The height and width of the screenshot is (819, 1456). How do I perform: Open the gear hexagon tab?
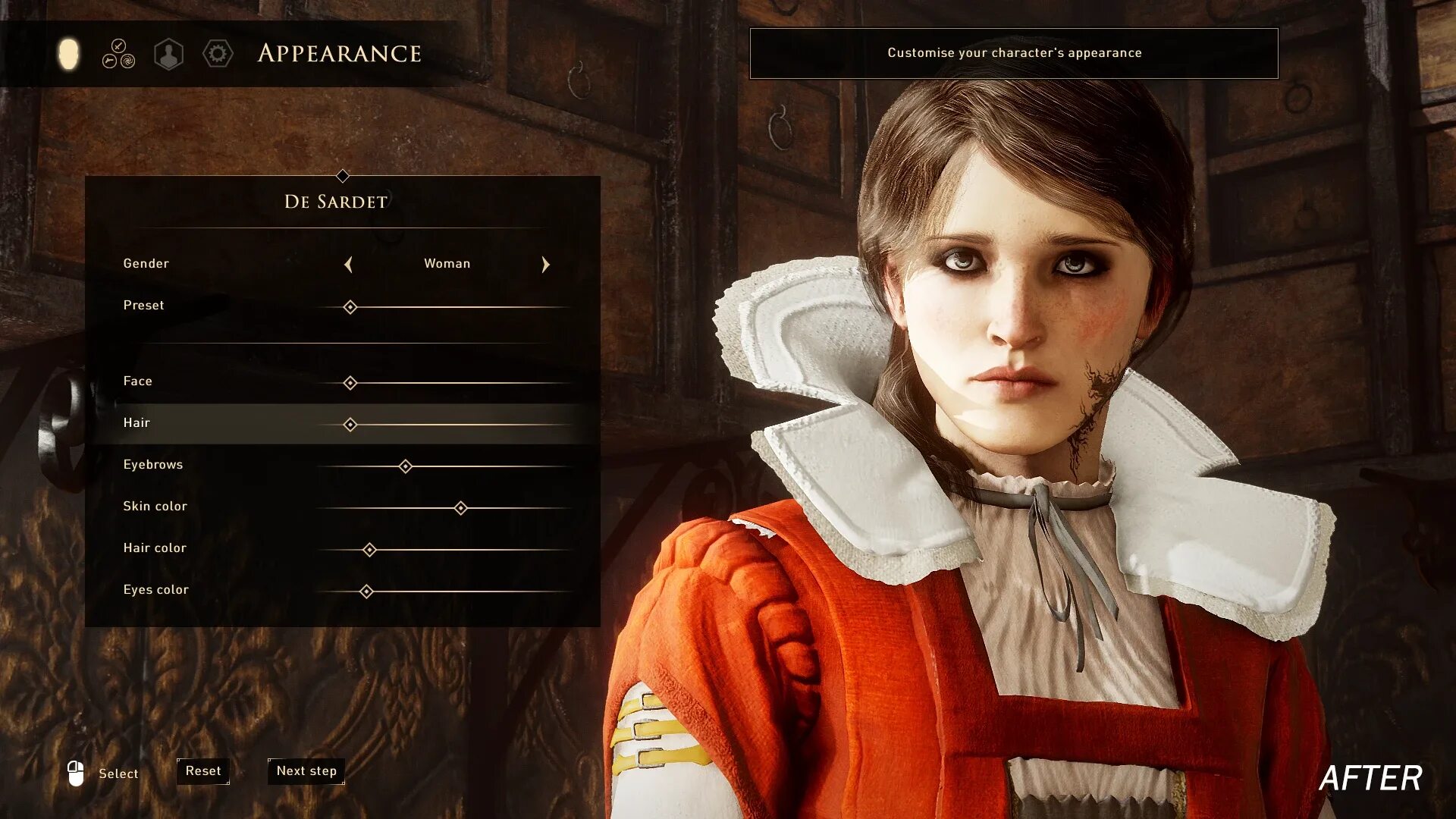(218, 54)
